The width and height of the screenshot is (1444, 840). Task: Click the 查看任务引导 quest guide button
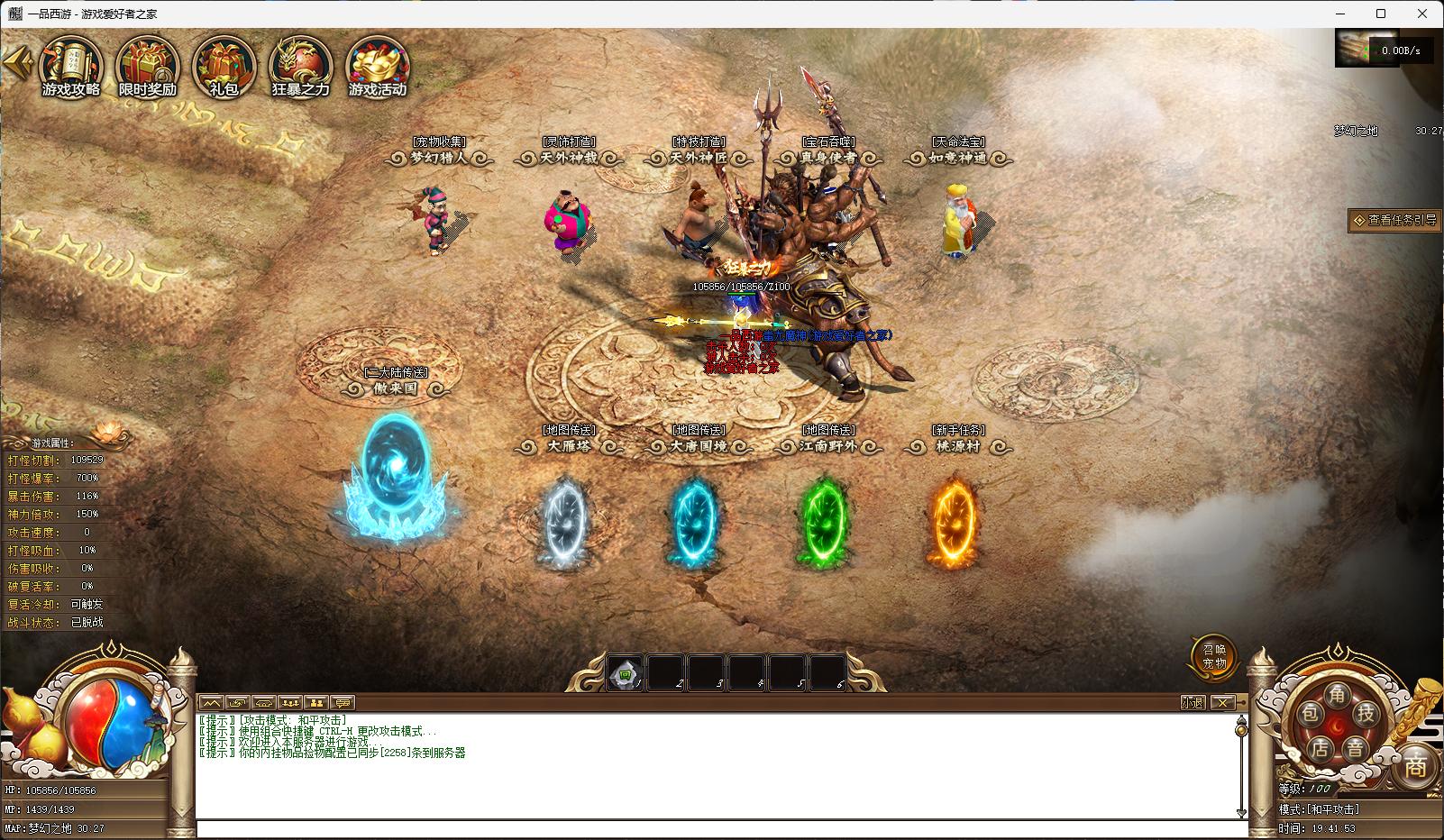(x=1394, y=220)
